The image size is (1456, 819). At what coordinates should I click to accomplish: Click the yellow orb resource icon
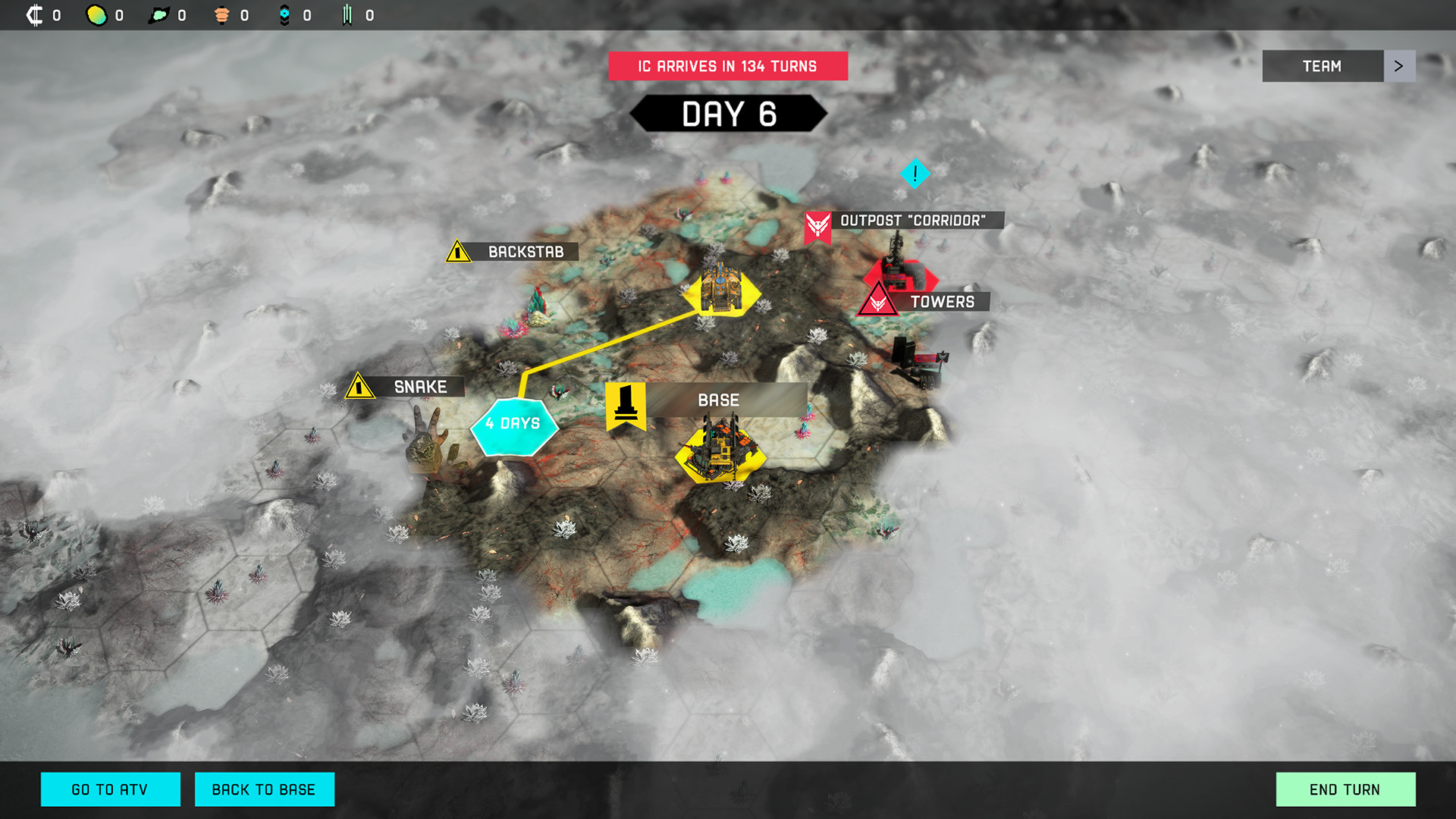pyautogui.click(x=96, y=14)
